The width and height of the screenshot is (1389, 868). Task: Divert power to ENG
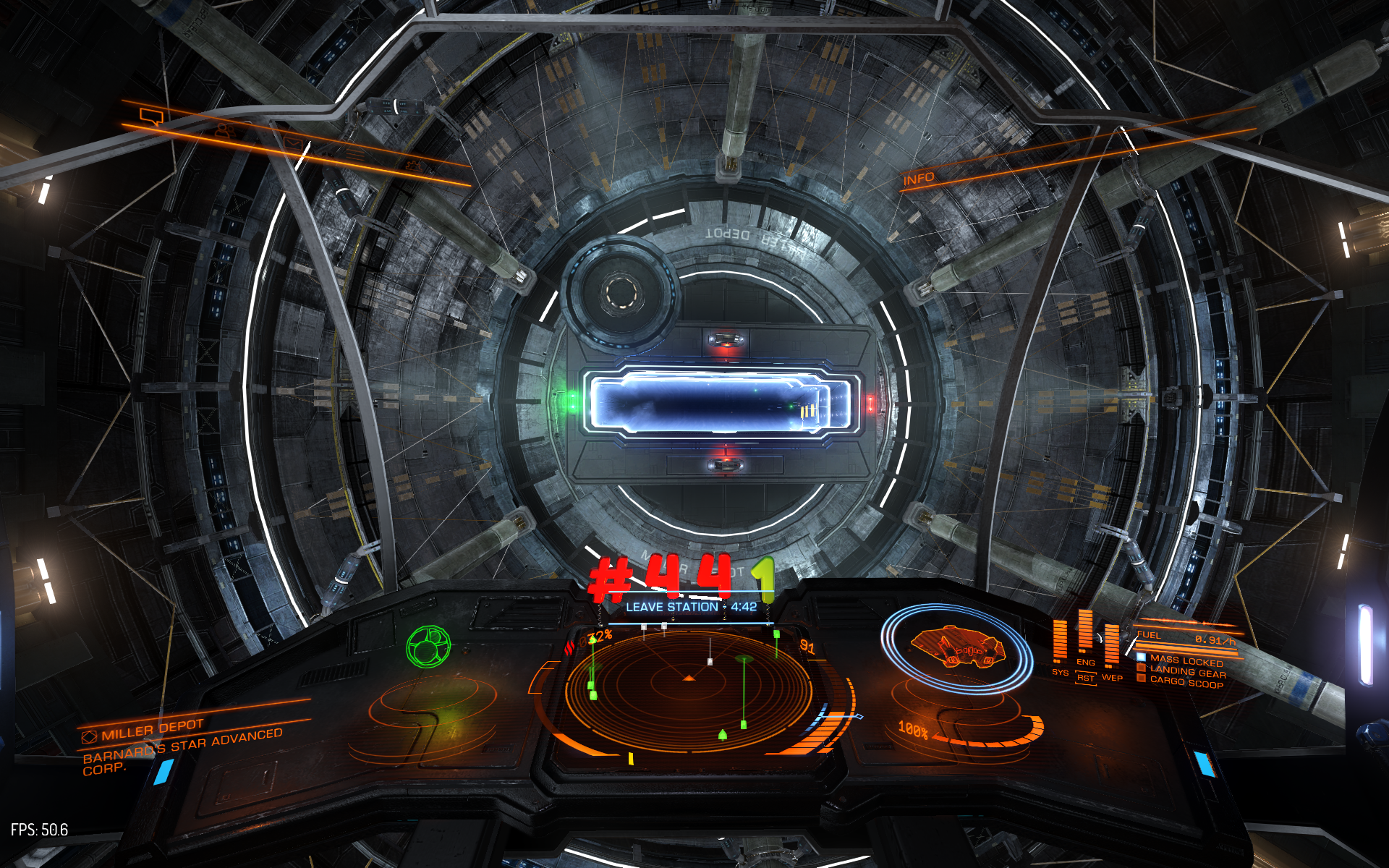point(1085,662)
